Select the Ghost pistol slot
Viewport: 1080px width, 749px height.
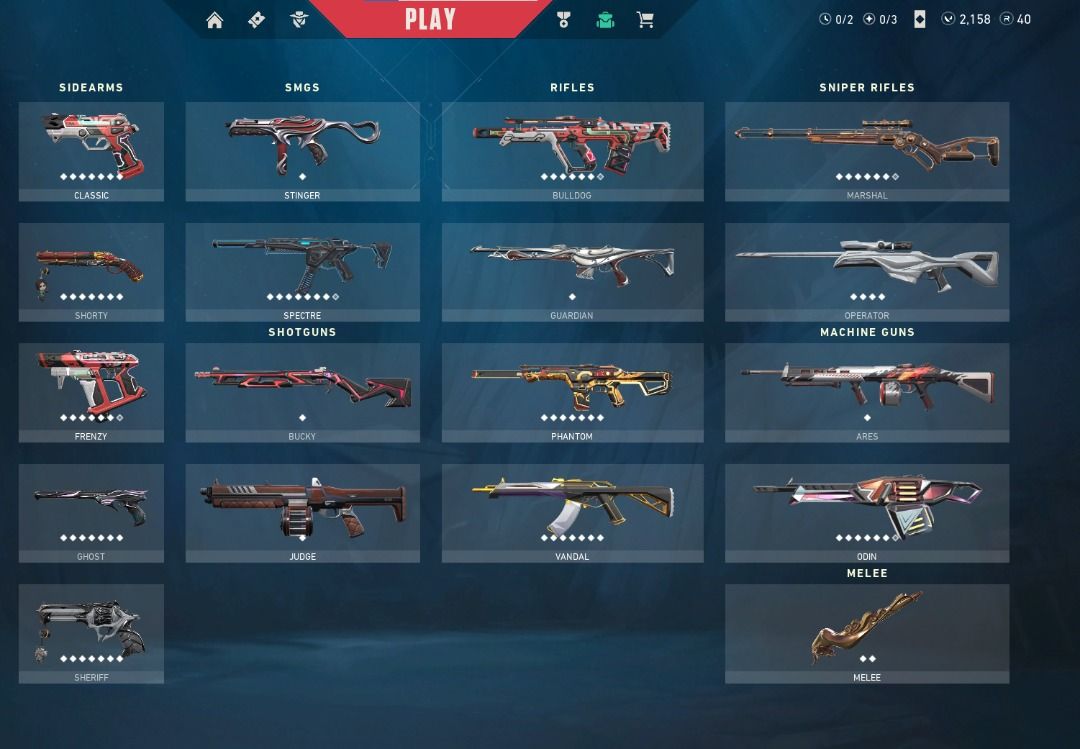click(x=91, y=512)
